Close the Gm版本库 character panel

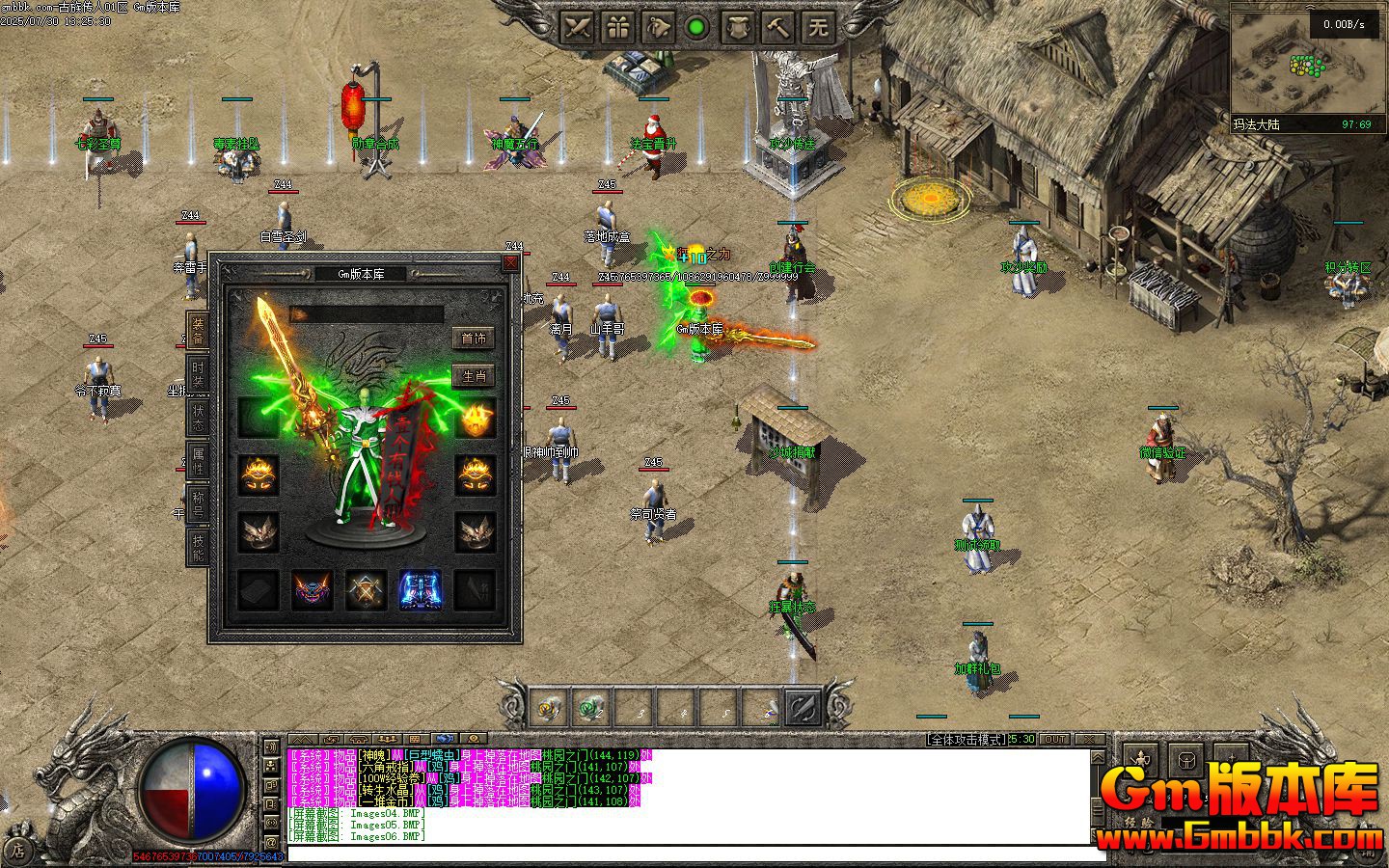pos(510,263)
